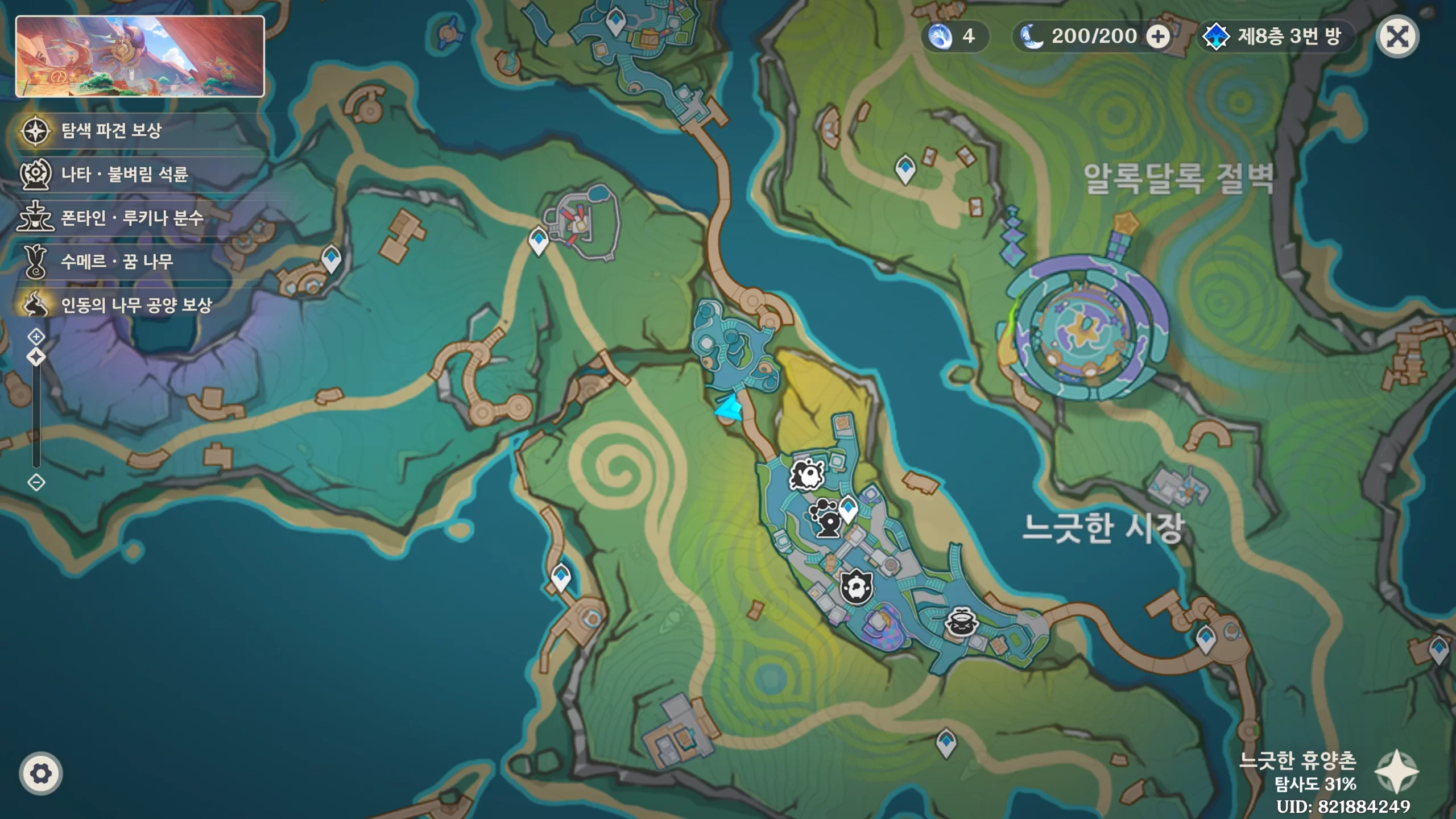Image resolution: width=1456 pixels, height=819 pixels.
Task: Click the blue player position arrow
Action: click(729, 408)
